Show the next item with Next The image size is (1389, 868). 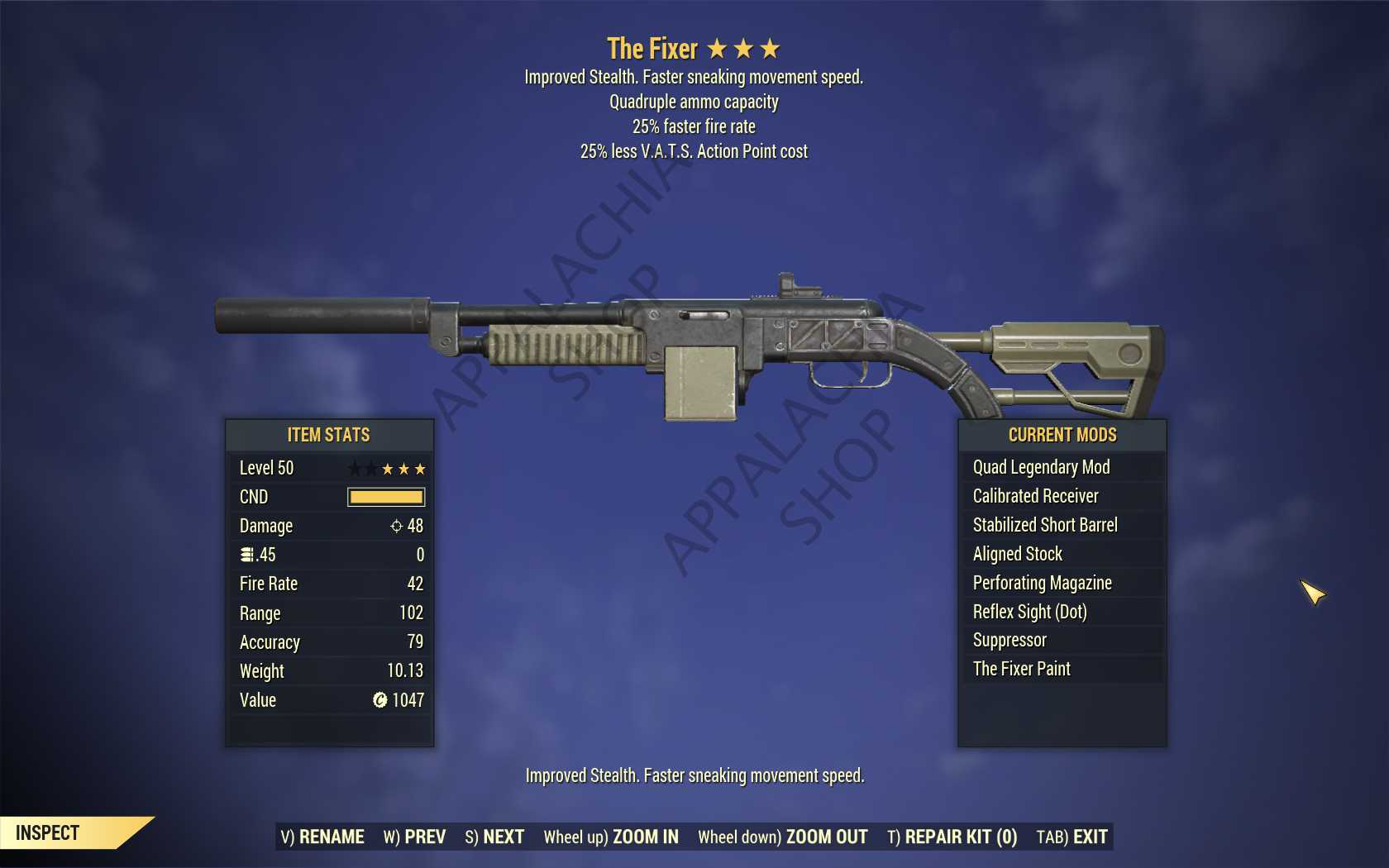pos(494,837)
